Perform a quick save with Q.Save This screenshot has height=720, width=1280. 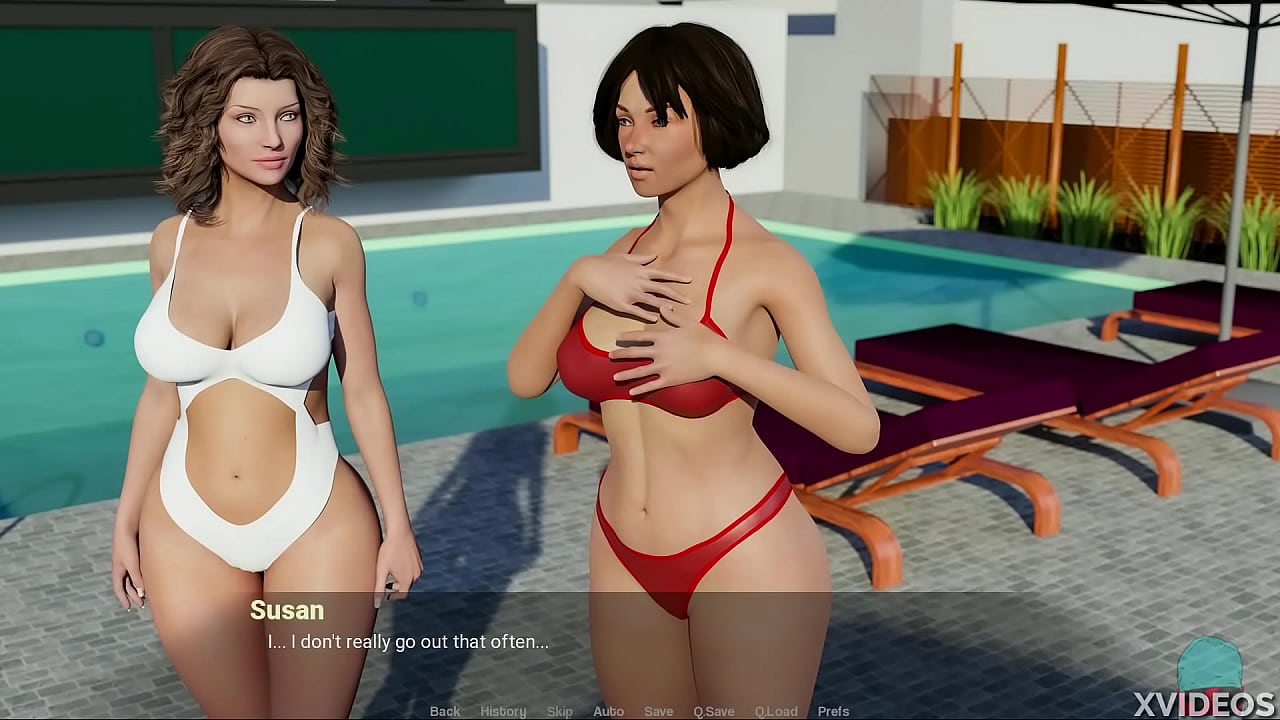click(x=713, y=711)
